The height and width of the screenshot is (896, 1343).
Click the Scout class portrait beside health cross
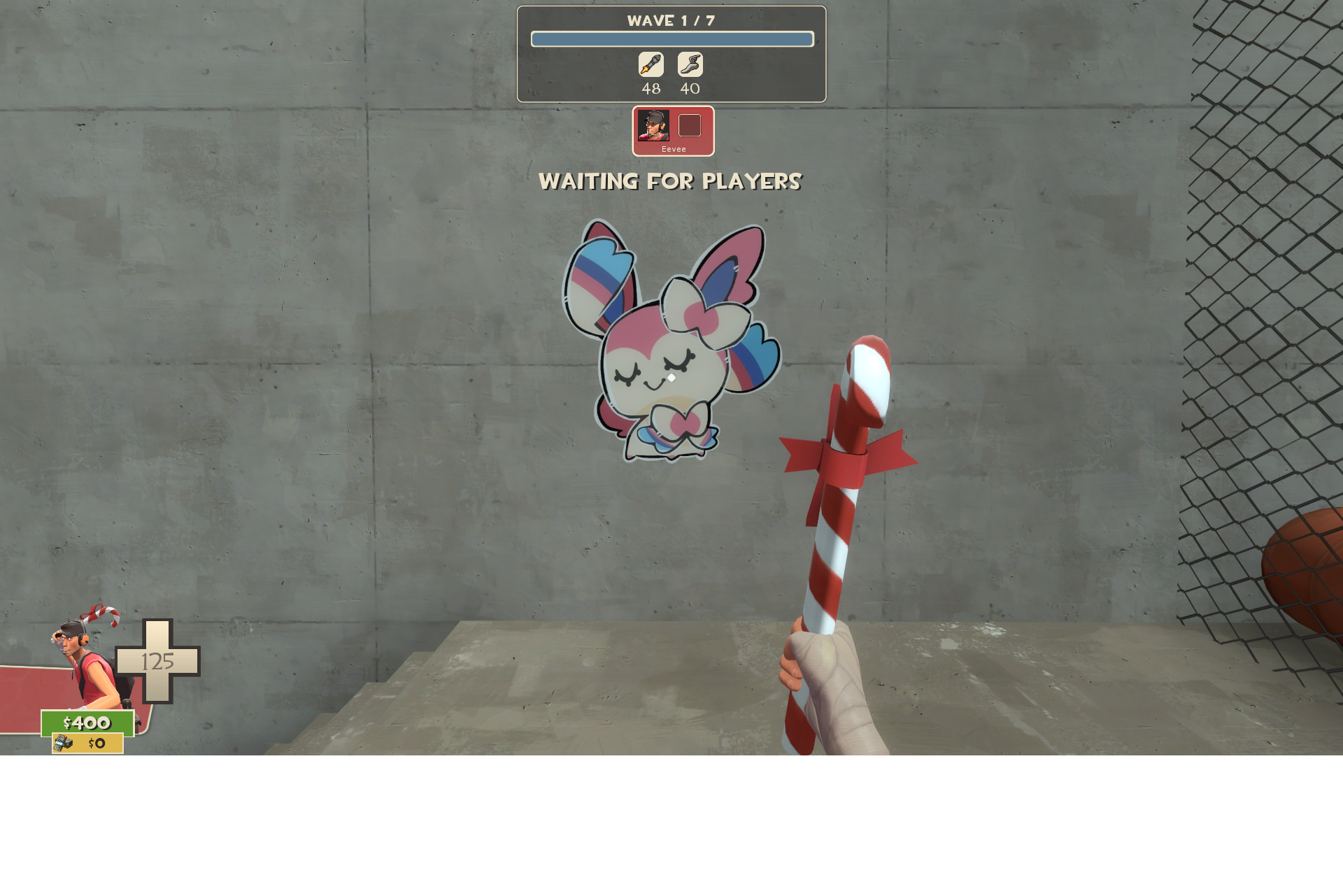(x=87, y=661)
